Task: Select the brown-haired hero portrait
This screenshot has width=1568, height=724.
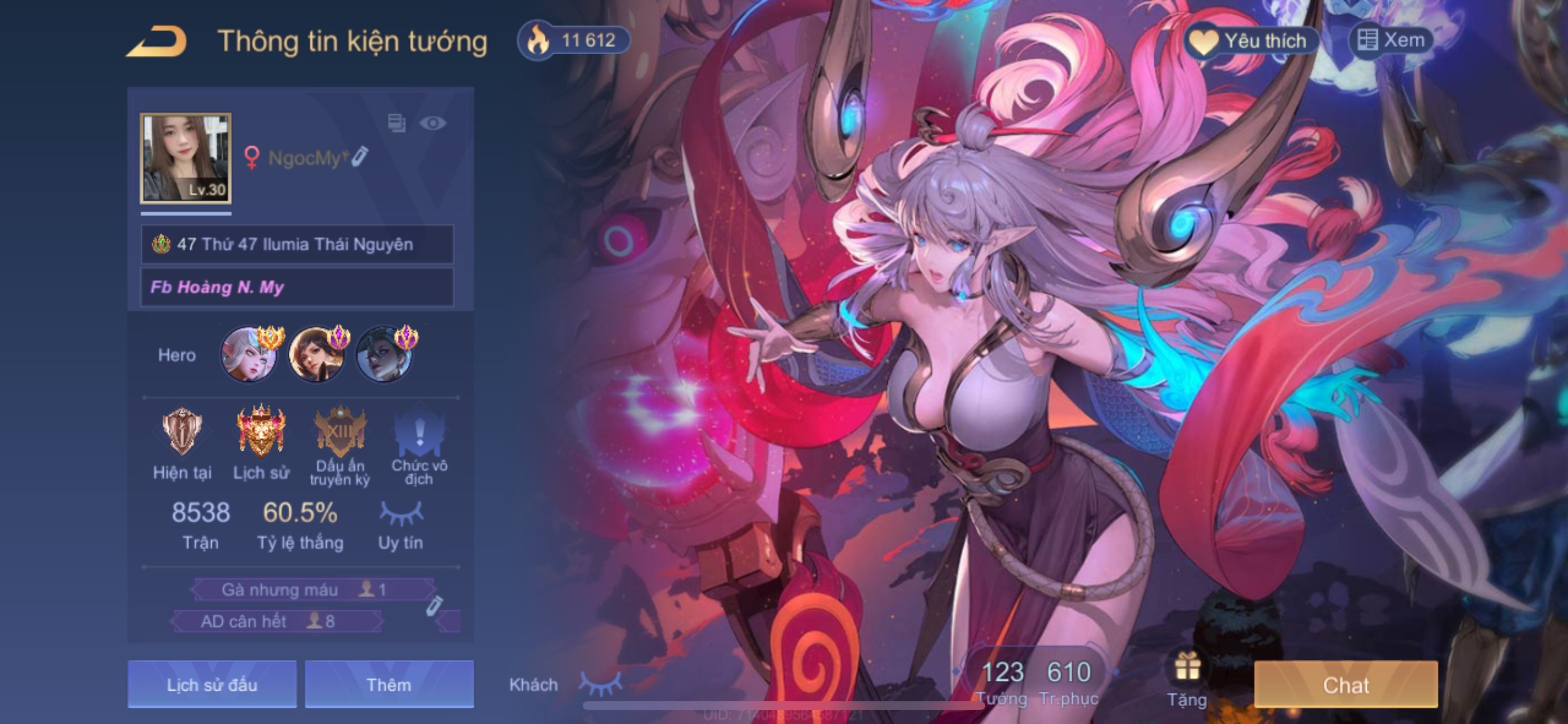Action: [317, 354]
